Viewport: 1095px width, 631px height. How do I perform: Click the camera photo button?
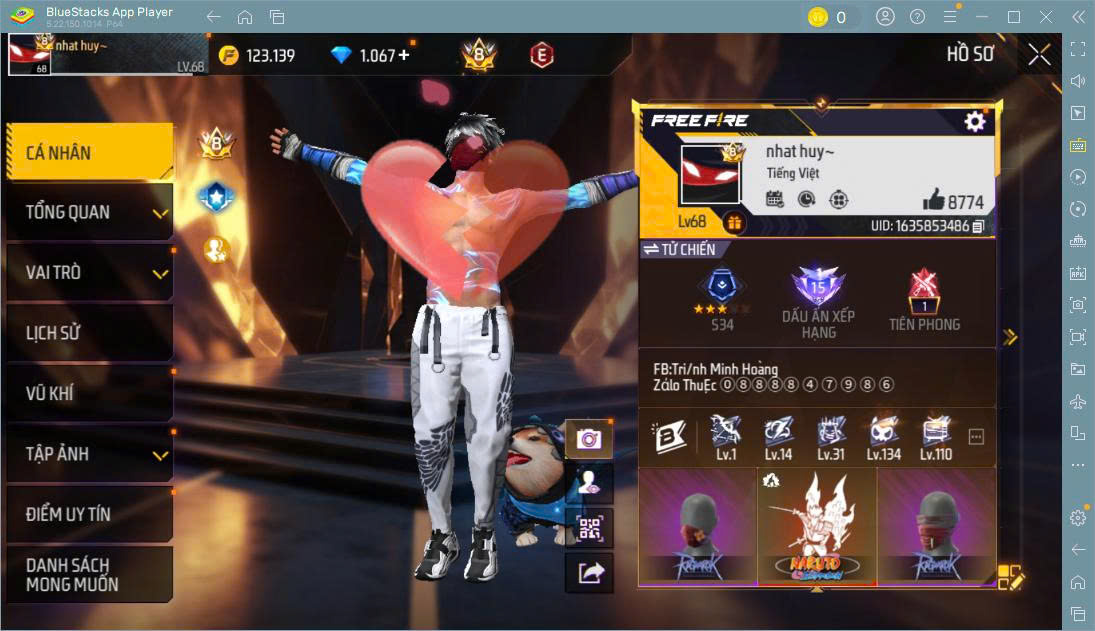[589, 438]
